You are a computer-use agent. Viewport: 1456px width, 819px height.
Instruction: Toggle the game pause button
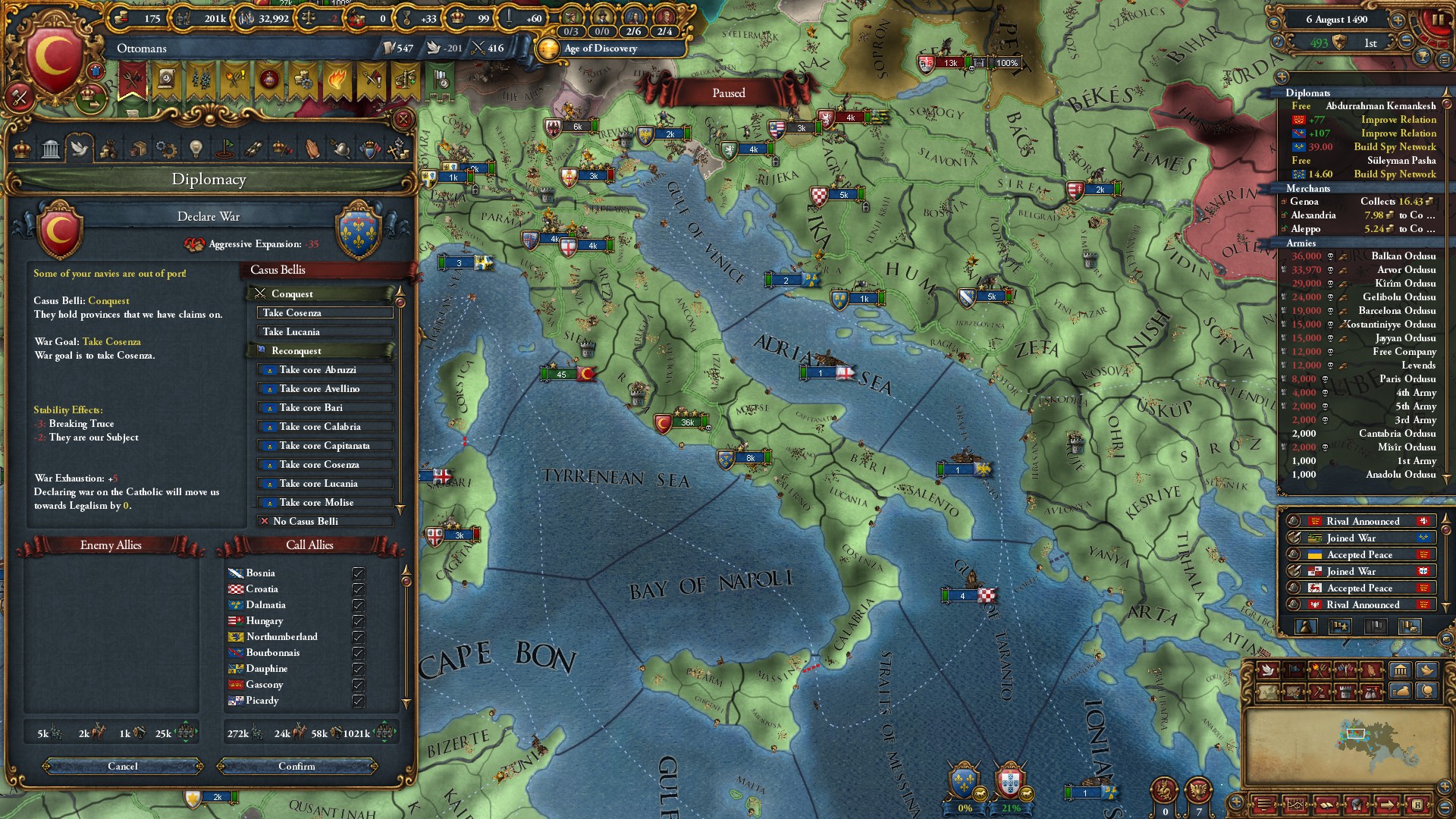coord(1436,20)
